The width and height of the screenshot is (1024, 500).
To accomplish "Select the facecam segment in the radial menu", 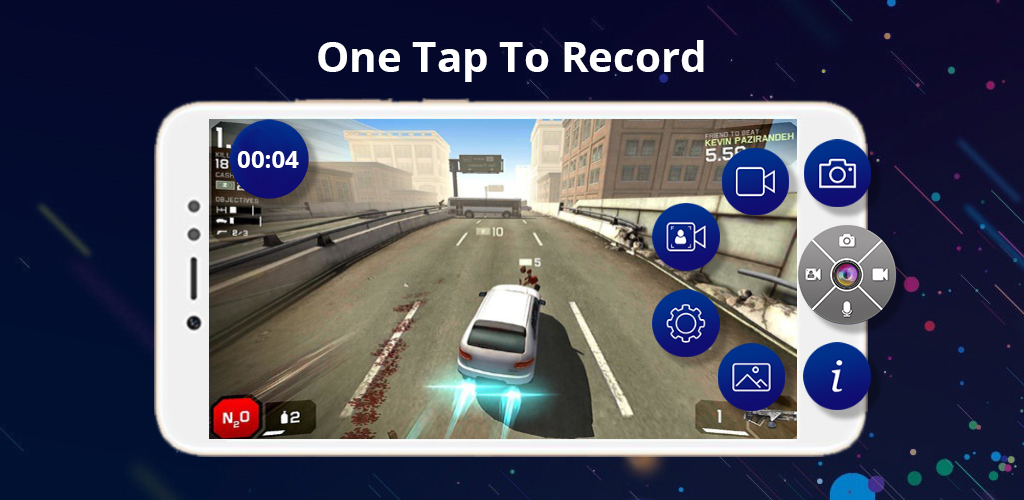I will click(x=814, y=274).
